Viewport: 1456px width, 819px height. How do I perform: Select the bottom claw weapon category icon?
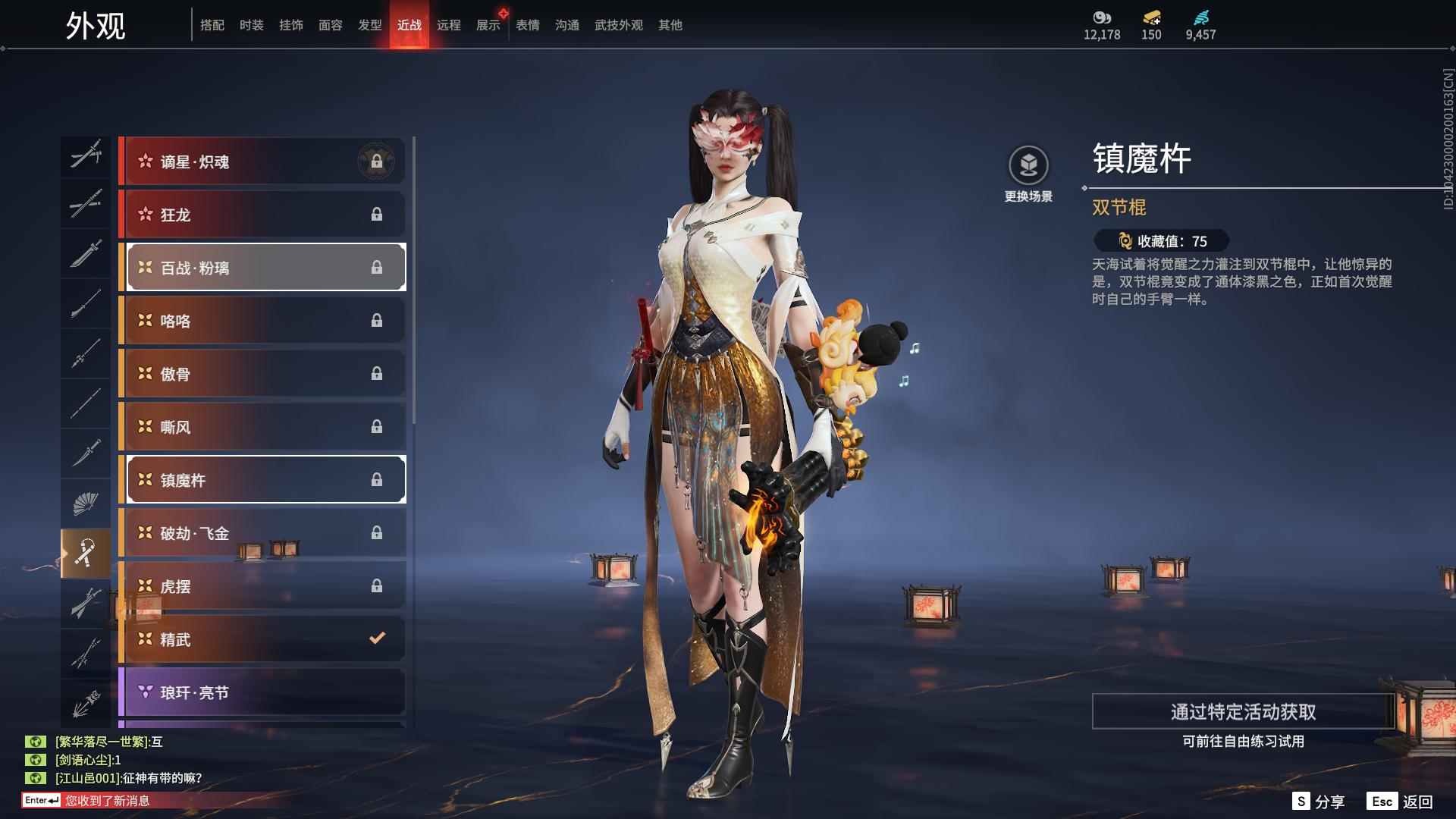[86, 701]
